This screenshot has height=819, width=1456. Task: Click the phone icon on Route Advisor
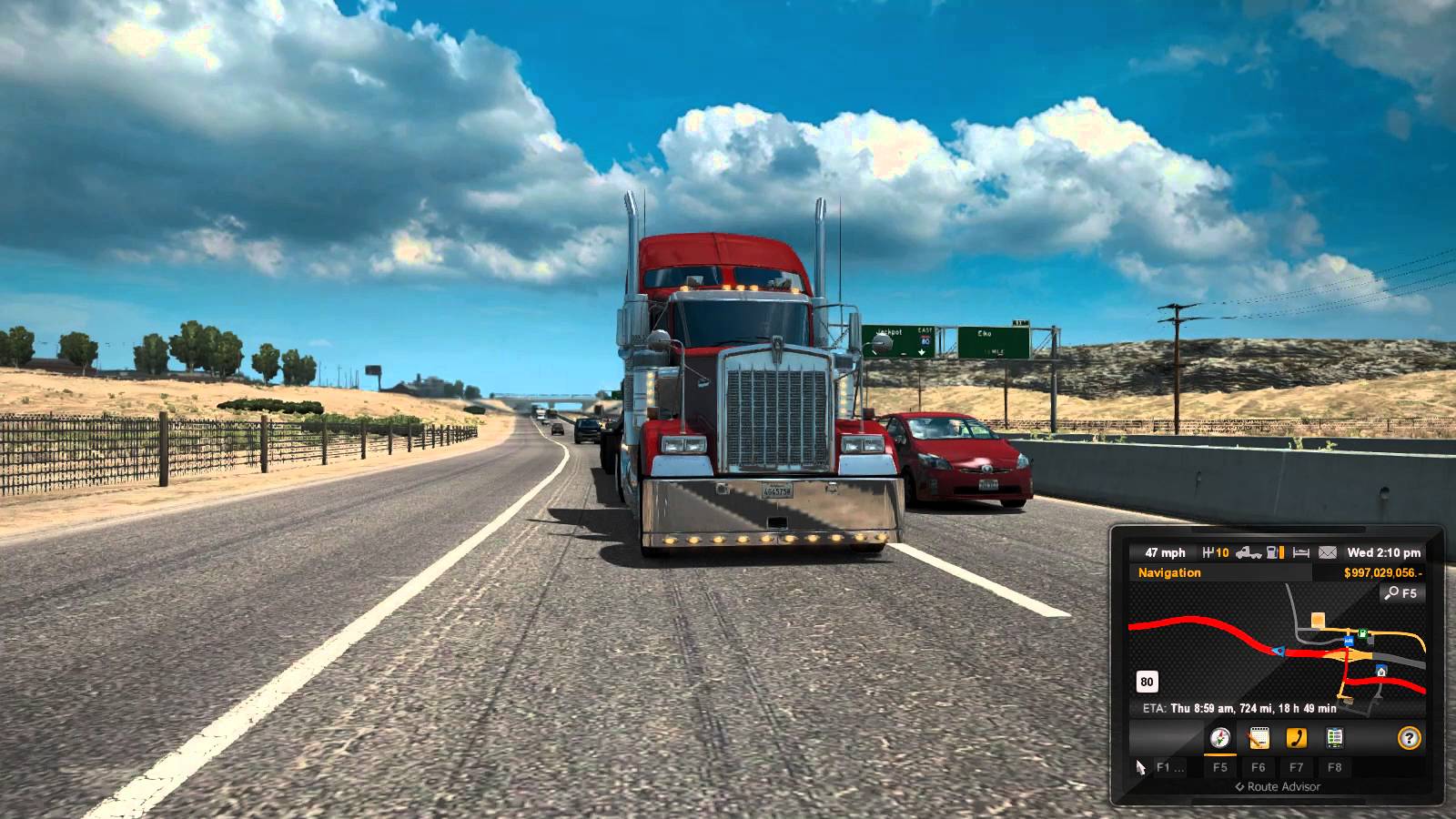[1297, 738]
